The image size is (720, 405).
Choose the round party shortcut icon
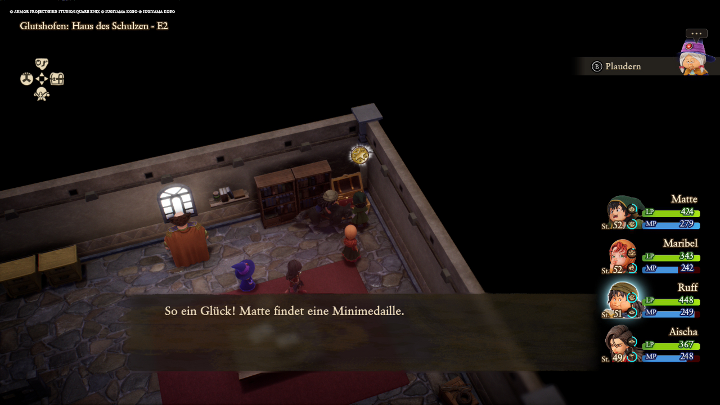pyautogui.click(x=26, y=79)
